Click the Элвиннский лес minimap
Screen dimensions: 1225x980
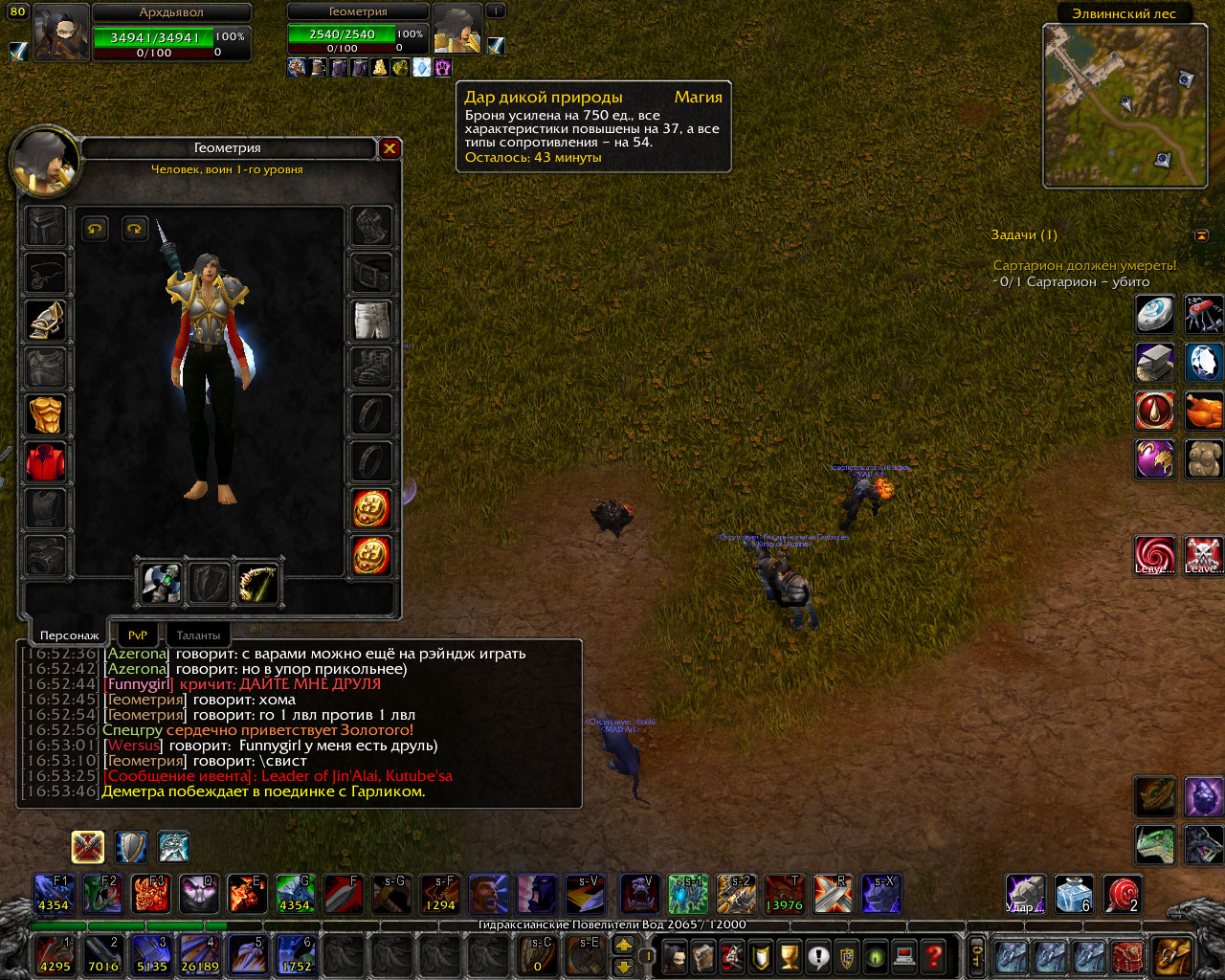point(1125,105)
